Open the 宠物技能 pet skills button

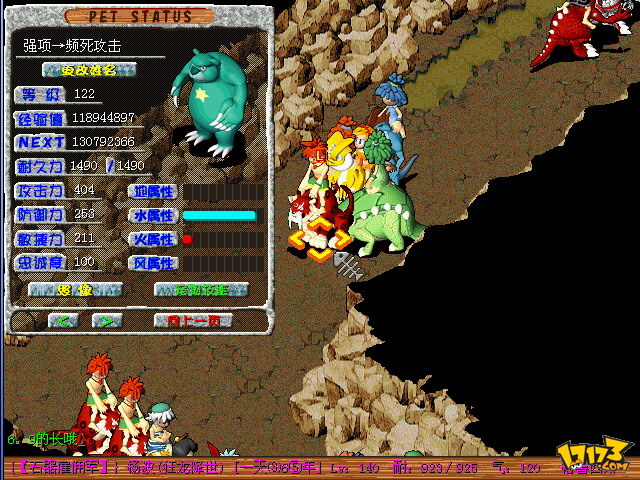coord(201,290)
